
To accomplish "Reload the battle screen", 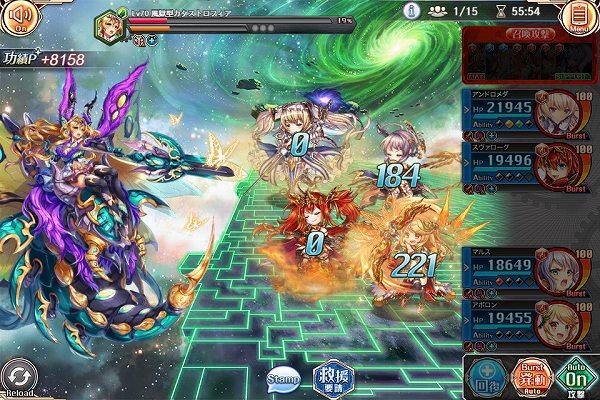I will coord(19,378).
